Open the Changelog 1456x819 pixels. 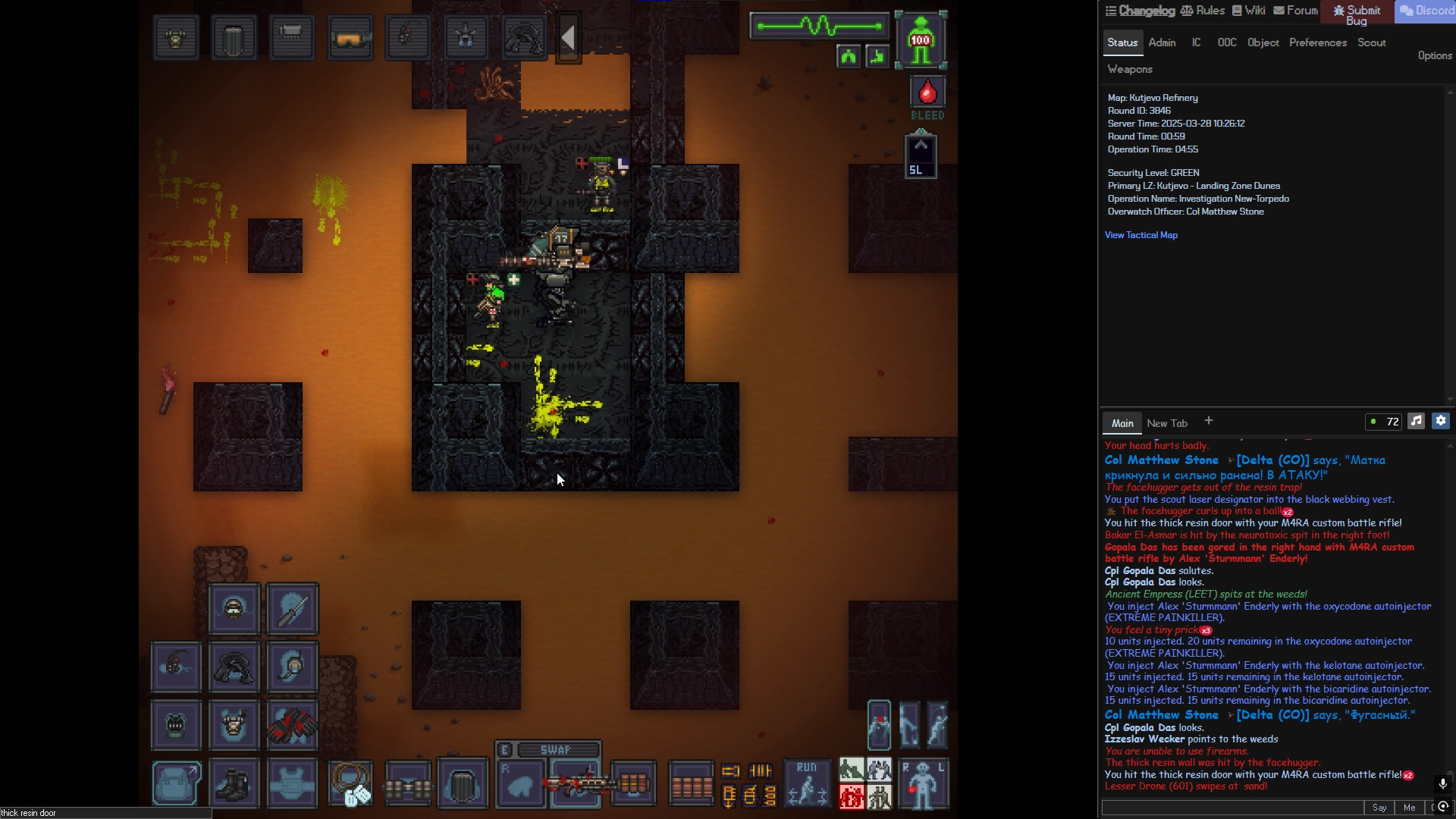1140,11
